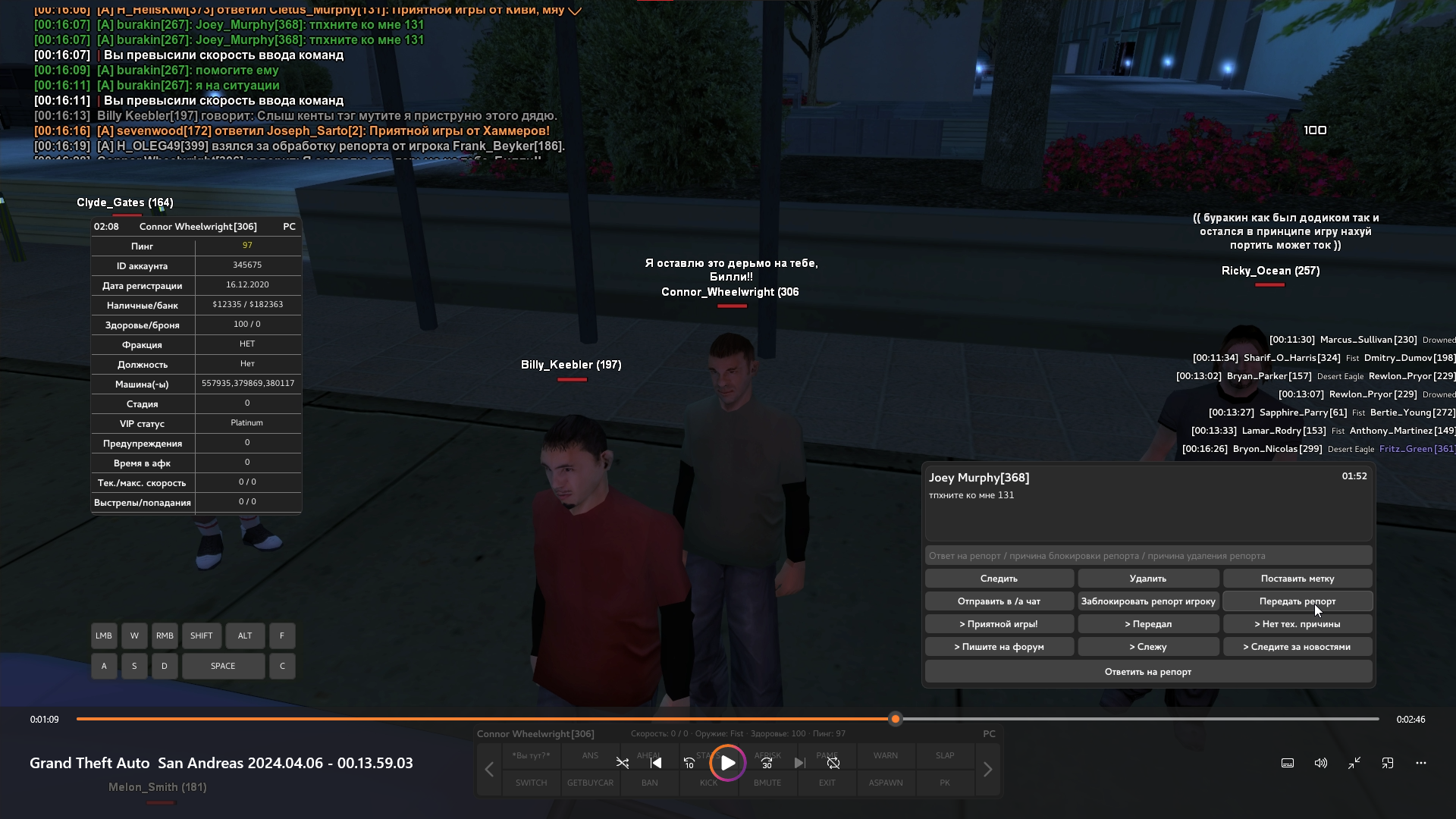Choose quick reply Приятной игры!
The width and height of the screenshot is (1456, 819).
(999, 624)
